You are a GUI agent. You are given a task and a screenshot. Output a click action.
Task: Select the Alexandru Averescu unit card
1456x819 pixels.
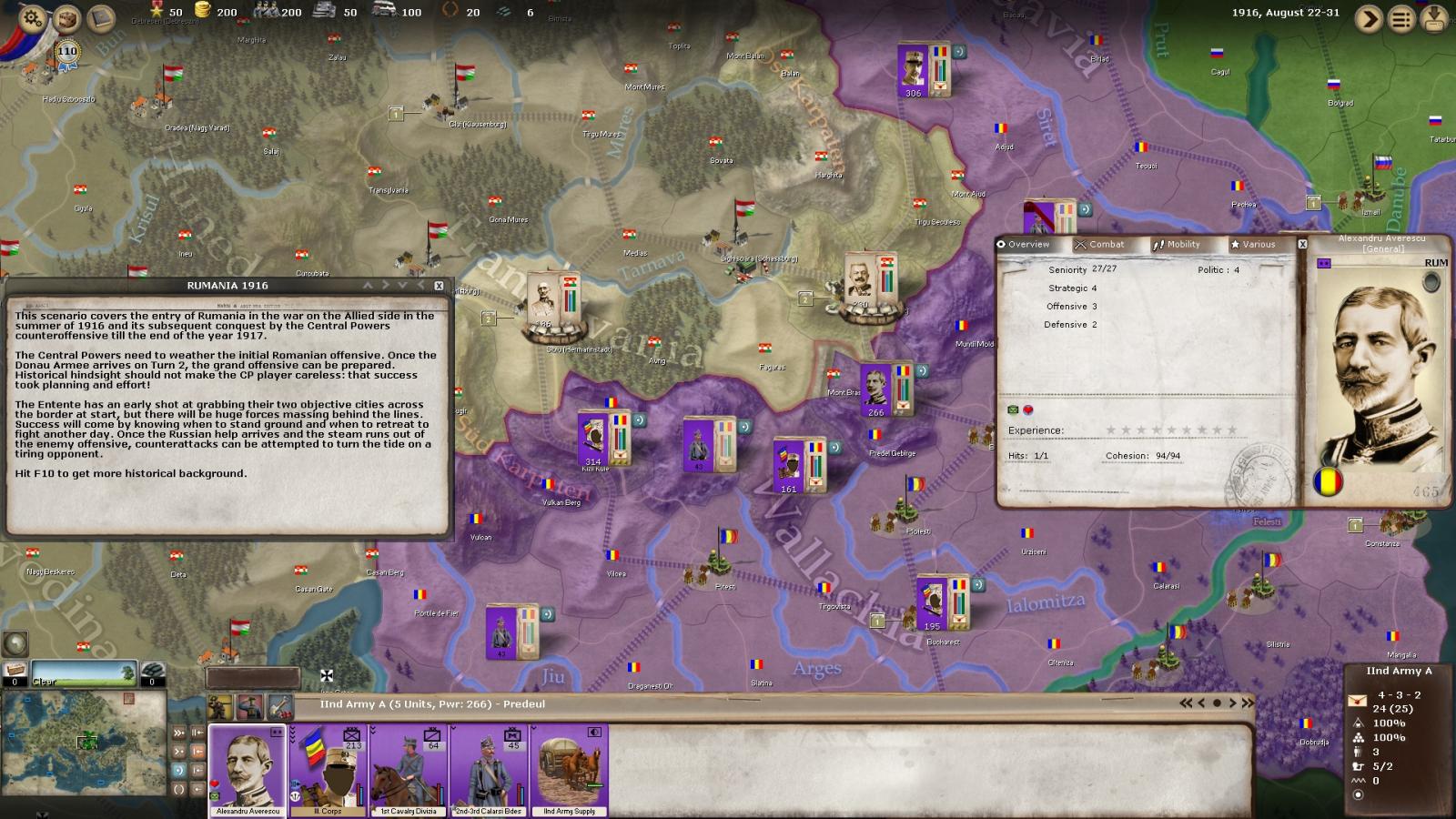(248, 770)
